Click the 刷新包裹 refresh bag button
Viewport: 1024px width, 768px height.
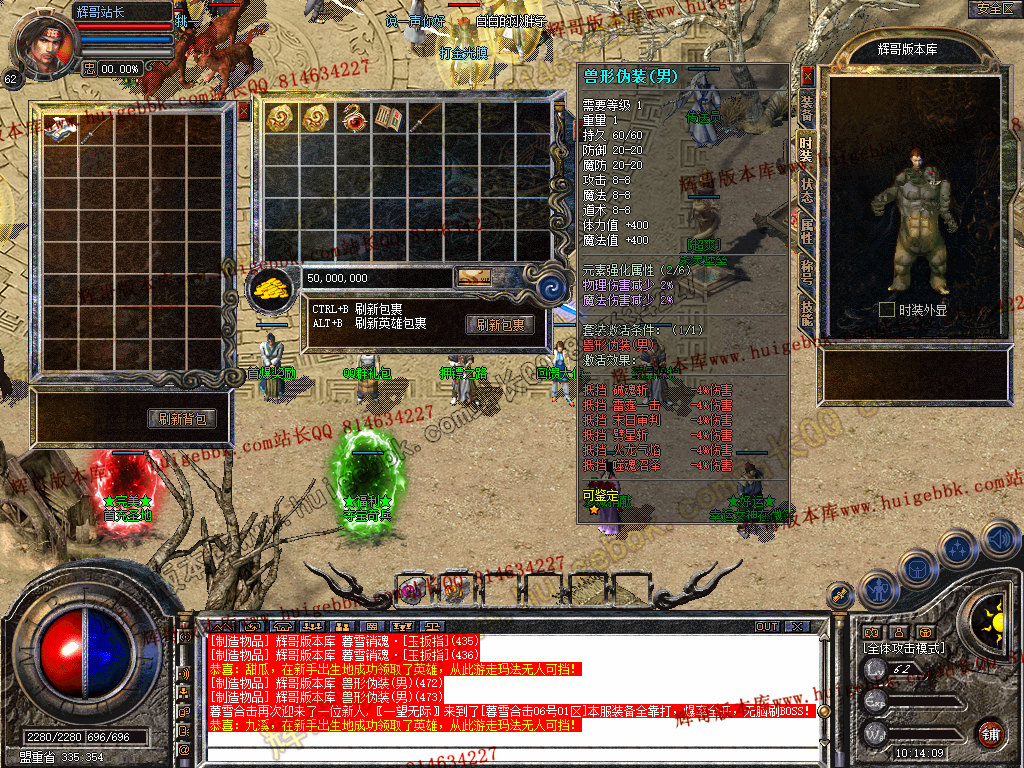(x=499, y=325)
